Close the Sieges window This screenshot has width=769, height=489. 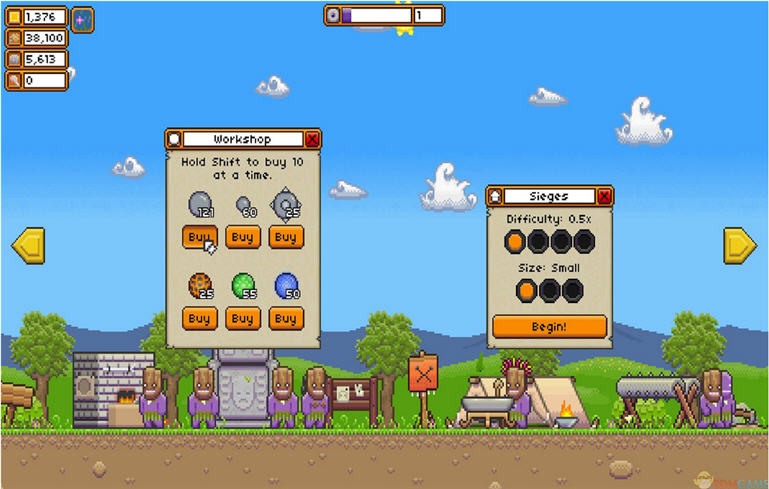[604, 196]
